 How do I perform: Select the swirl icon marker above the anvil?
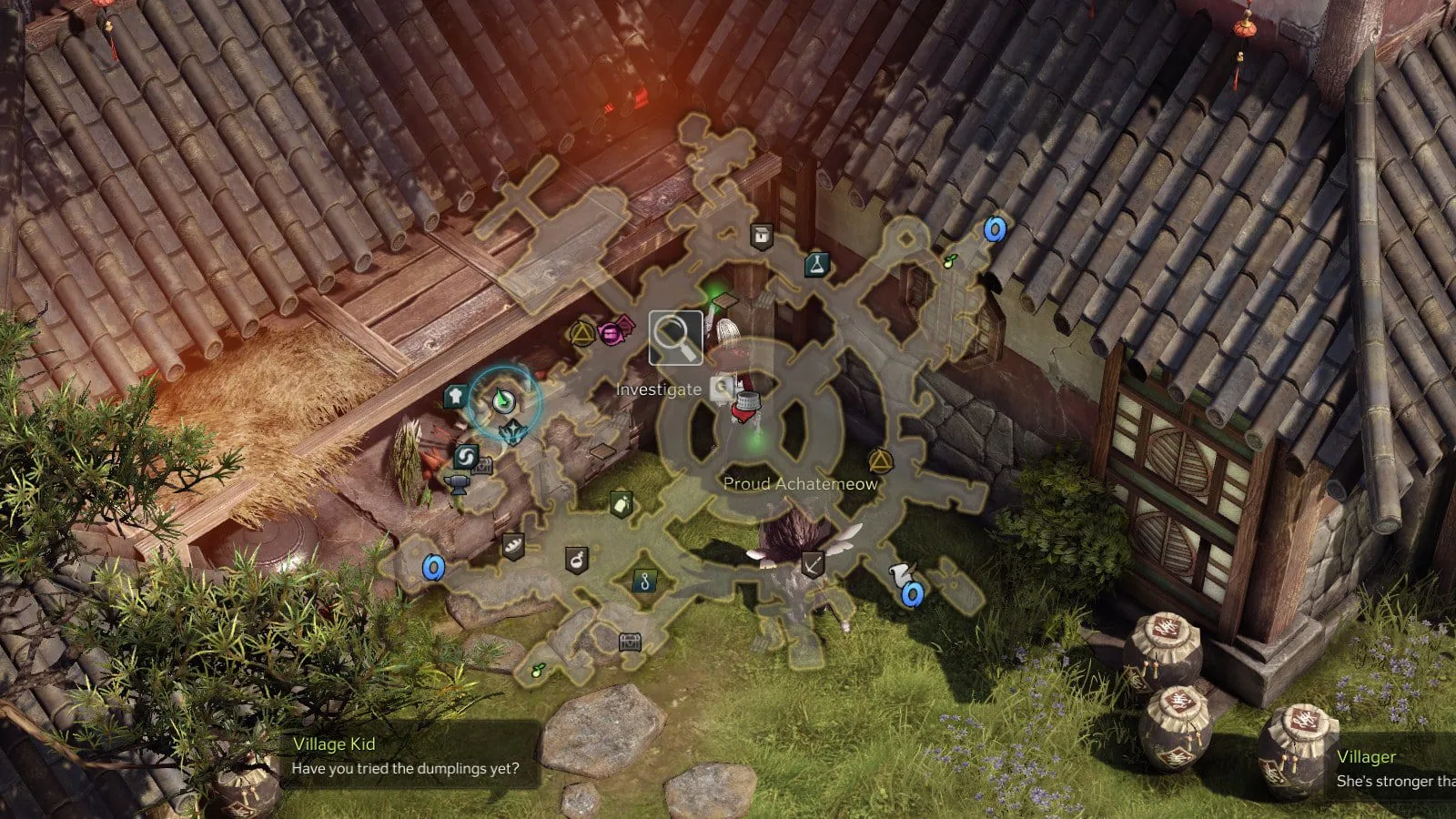(x=466, y=456)
